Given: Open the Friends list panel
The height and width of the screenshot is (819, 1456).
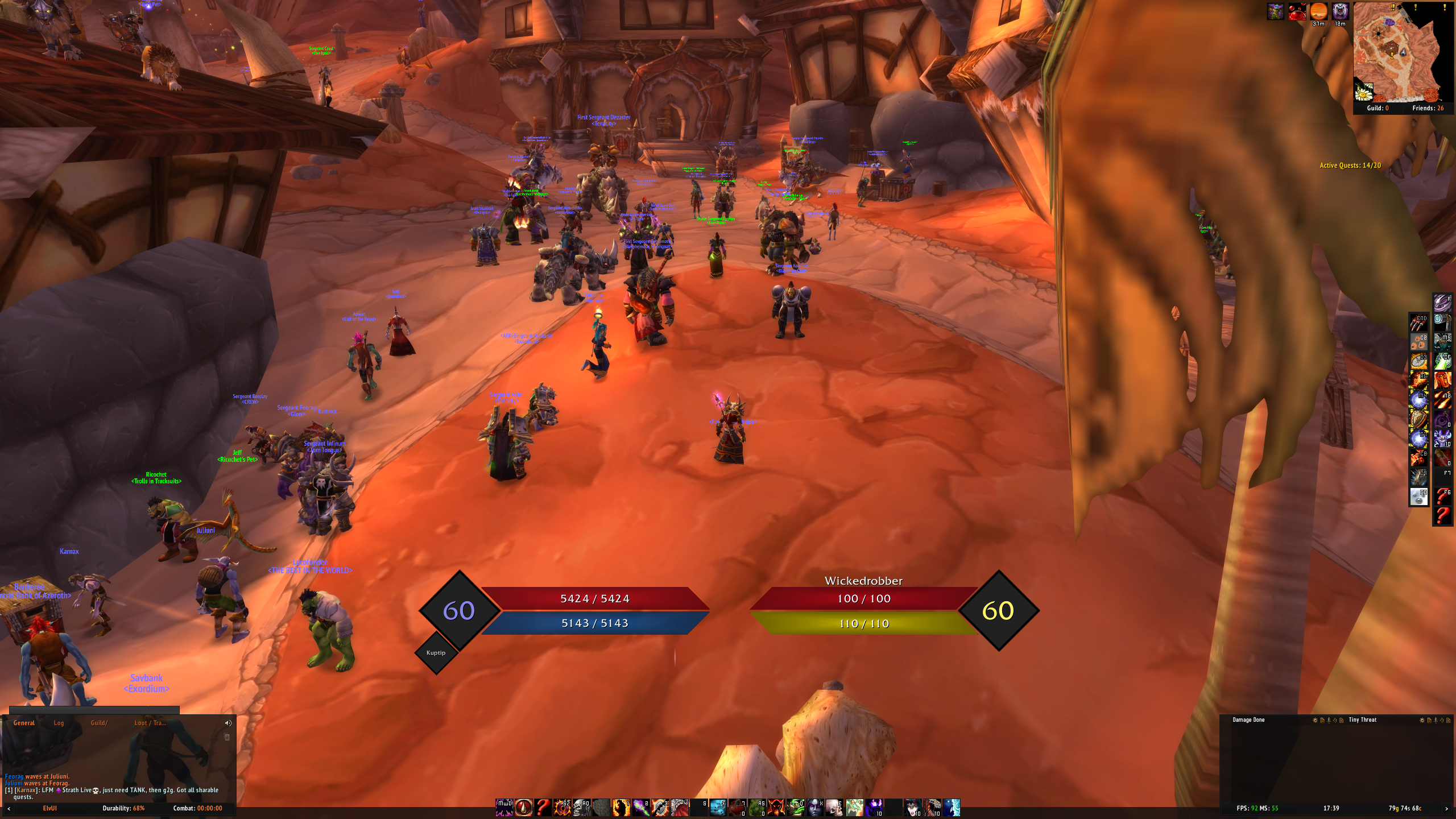Looking at the screenshot, I should (1428, 108).
